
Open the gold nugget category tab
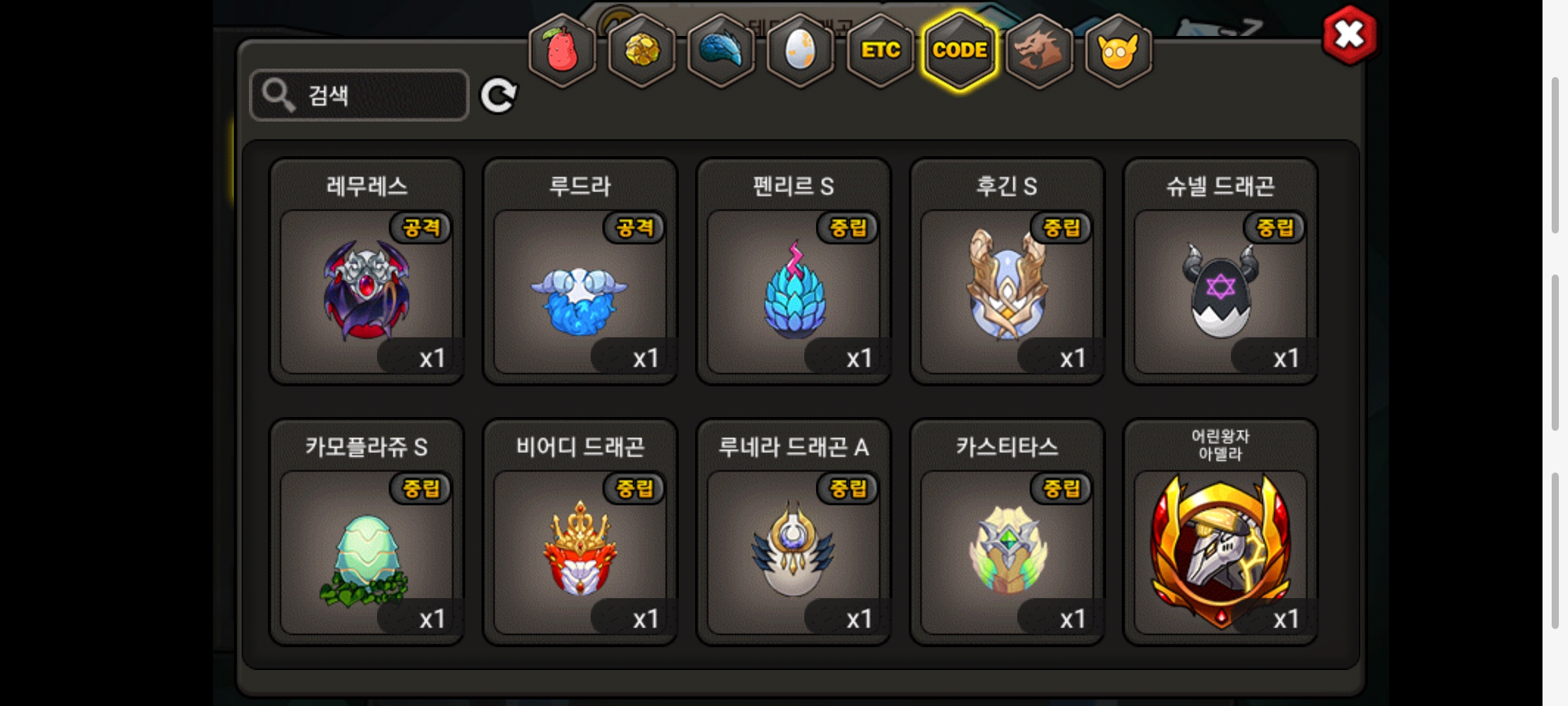(x=642, y=51)
